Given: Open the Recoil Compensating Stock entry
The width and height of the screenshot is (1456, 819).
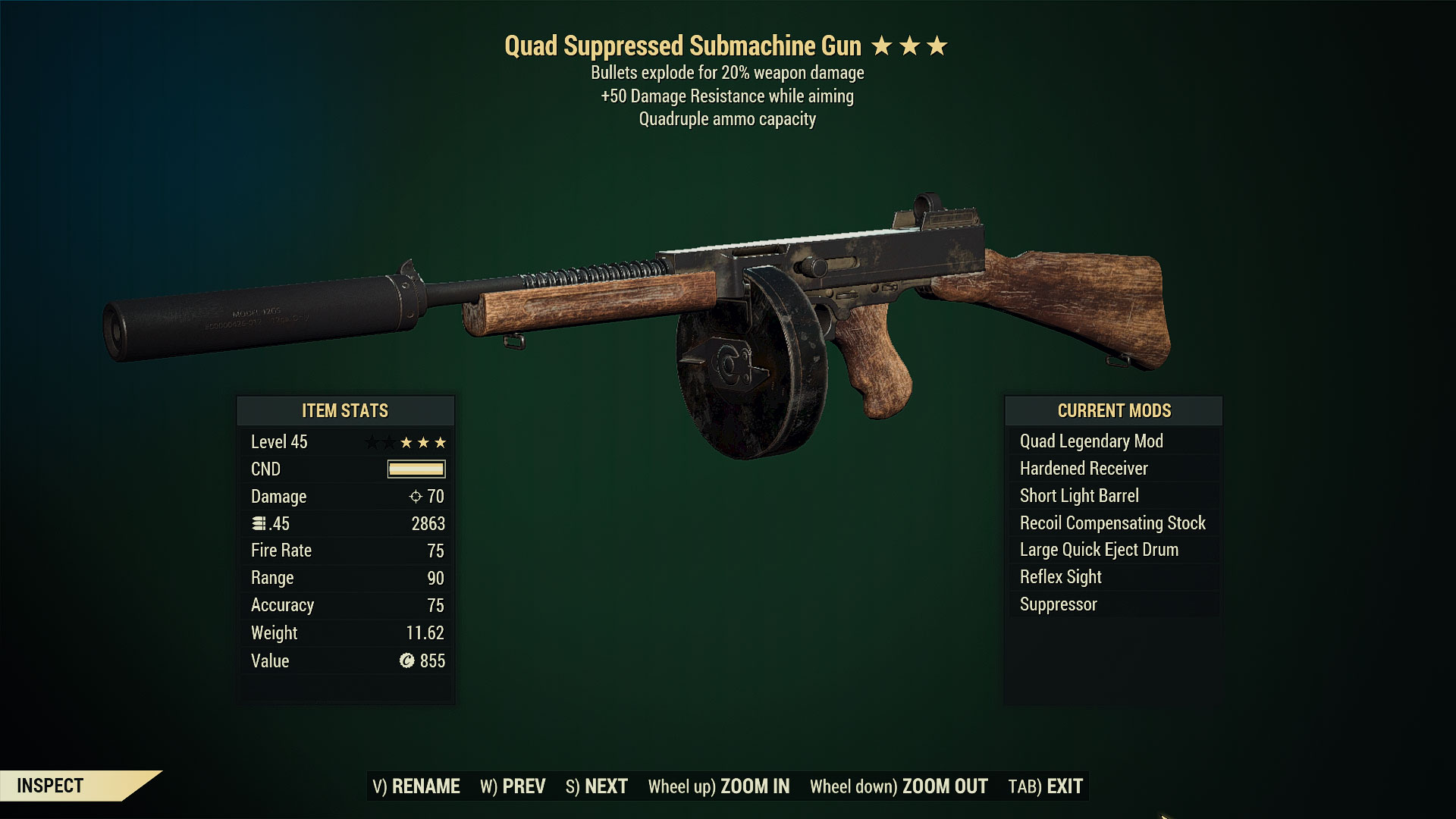Looking at the screenshot, I should pyautogui.click(x=1113, y=522).
